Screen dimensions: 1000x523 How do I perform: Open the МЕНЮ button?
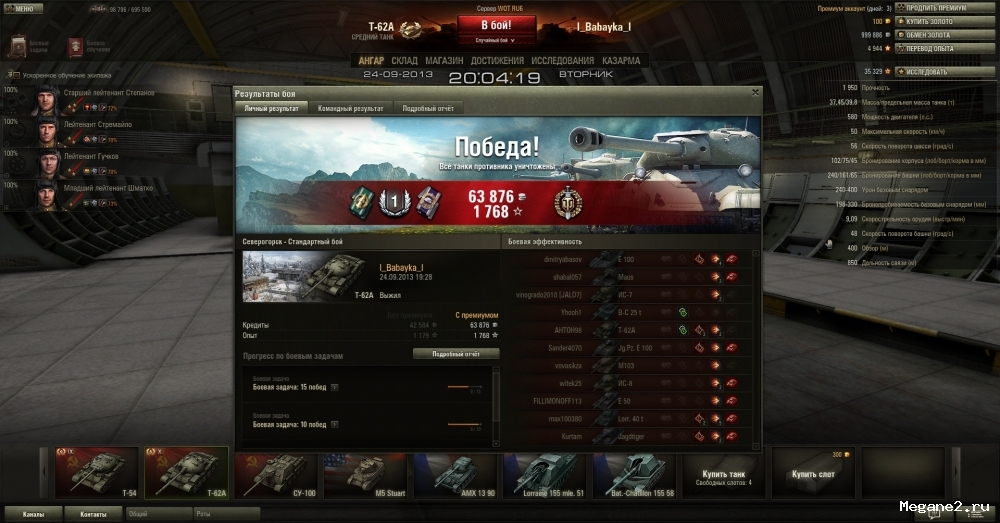(22, 8)
